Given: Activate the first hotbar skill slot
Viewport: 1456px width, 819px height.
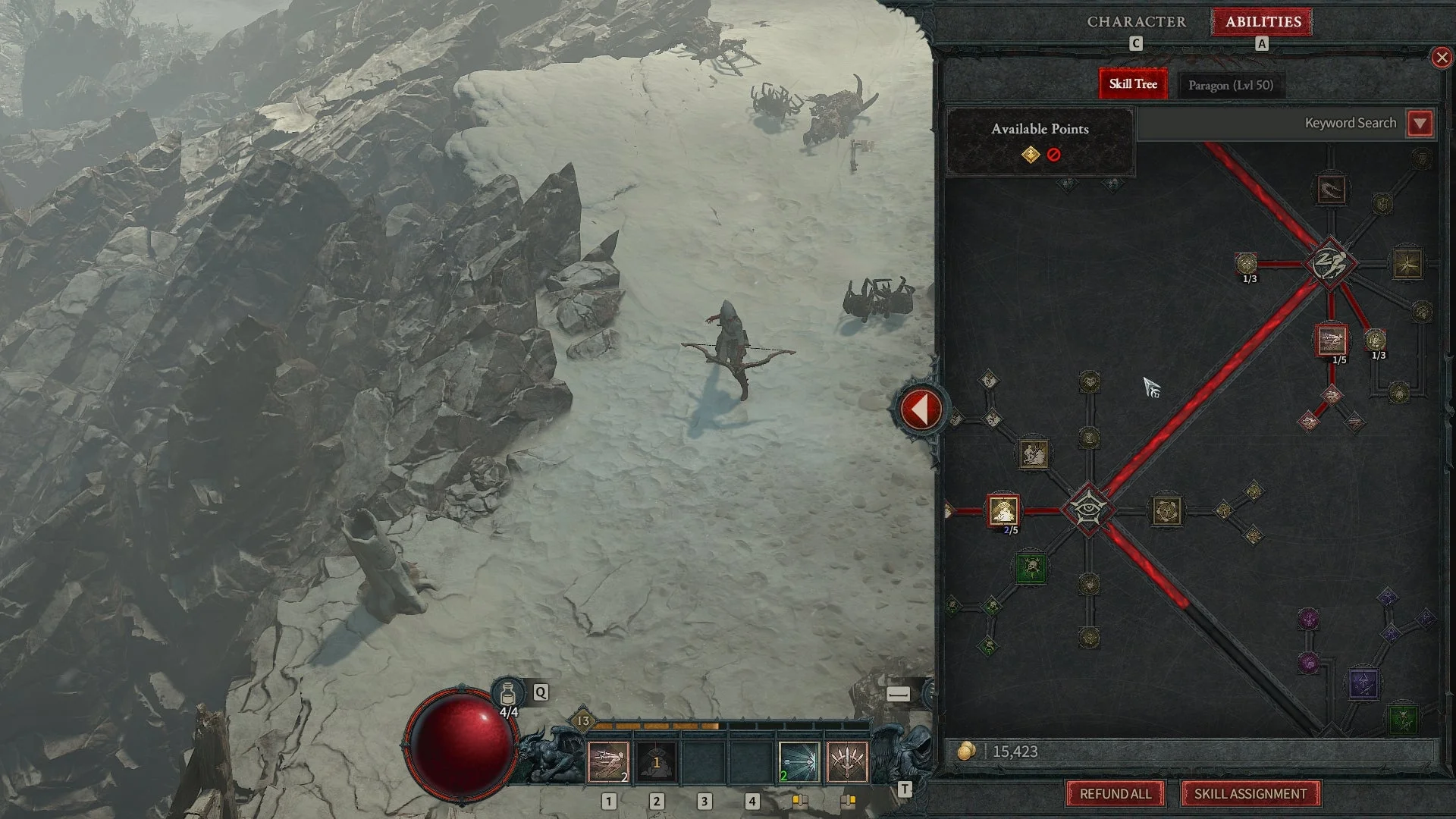Looking at the screenshot, I should [608, 761].
